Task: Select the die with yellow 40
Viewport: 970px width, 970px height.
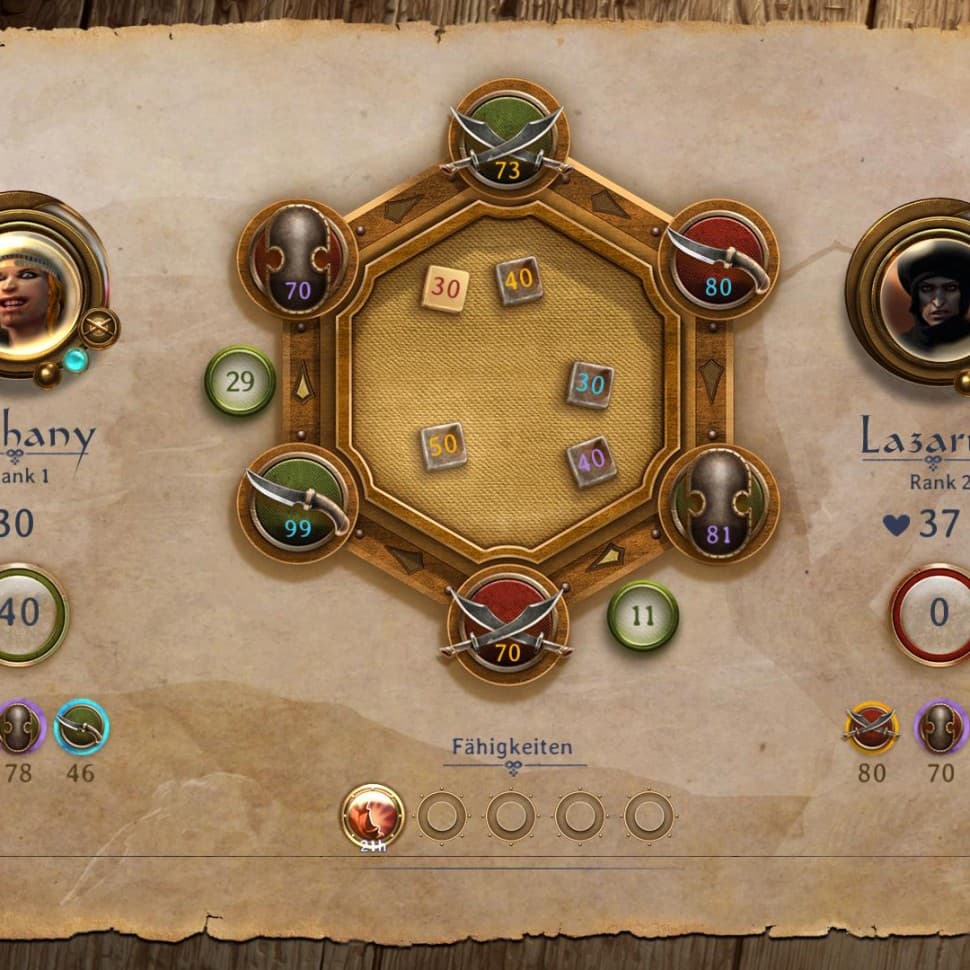Action: tap(519, 280)
